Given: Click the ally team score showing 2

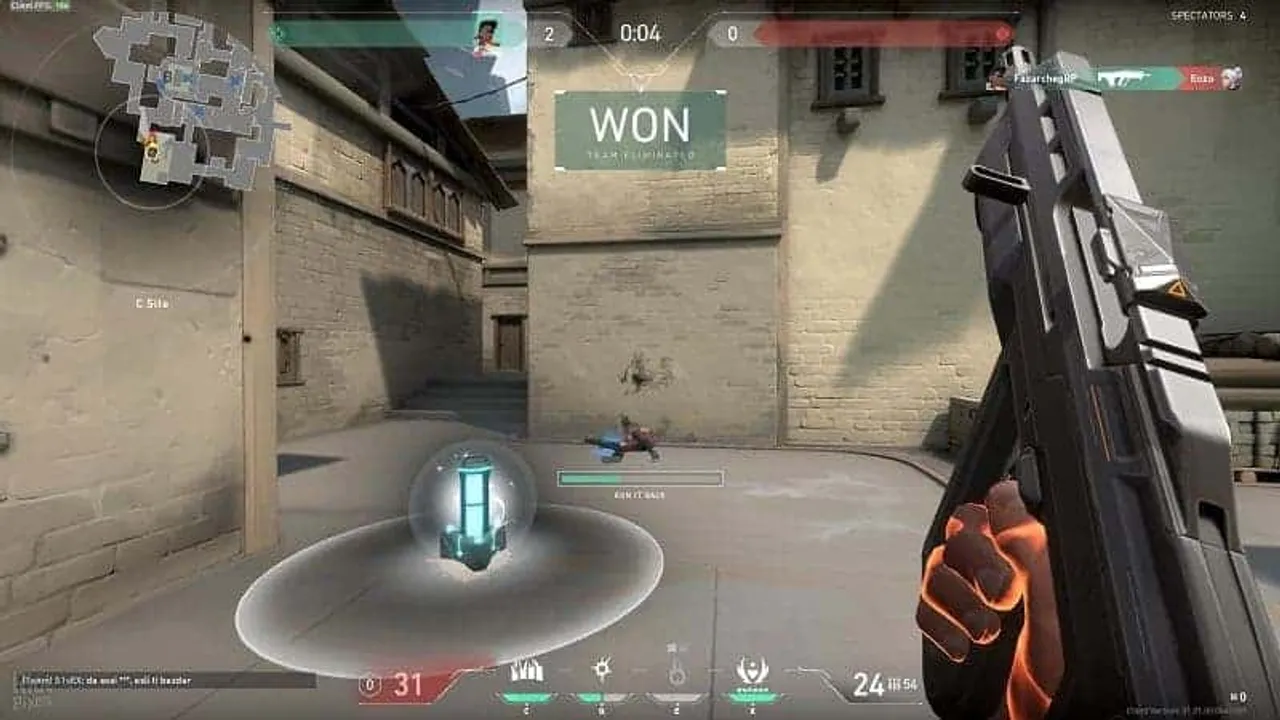Looking at the screenshot, I should (547, 30).
